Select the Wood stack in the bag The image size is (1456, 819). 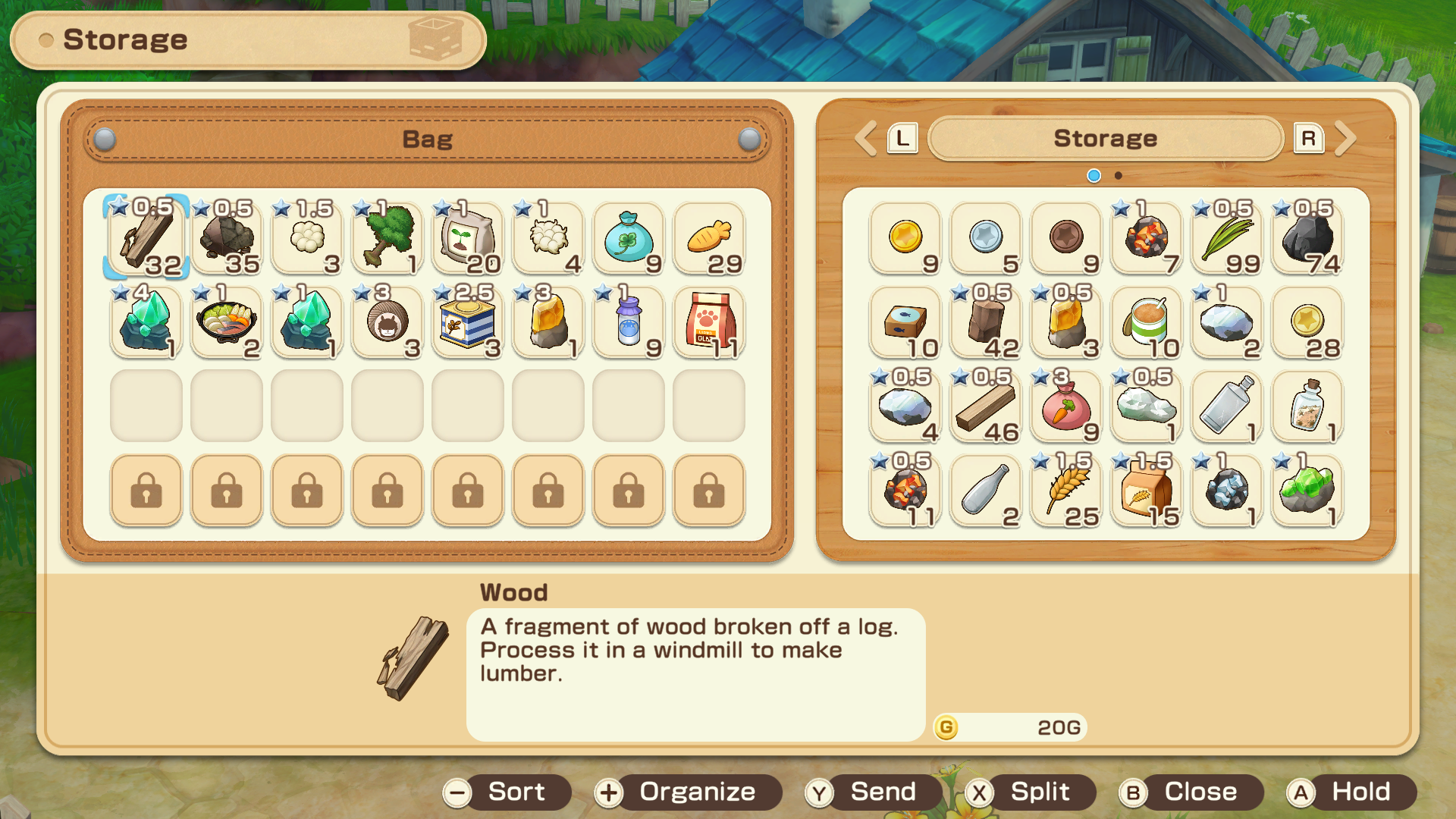pyautogui.click(x=146, y=237)
